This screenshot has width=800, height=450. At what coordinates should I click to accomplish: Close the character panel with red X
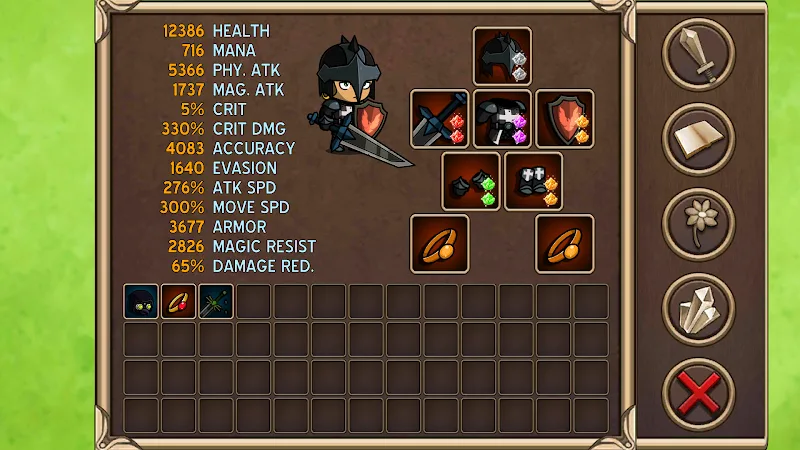click(699, 393)
